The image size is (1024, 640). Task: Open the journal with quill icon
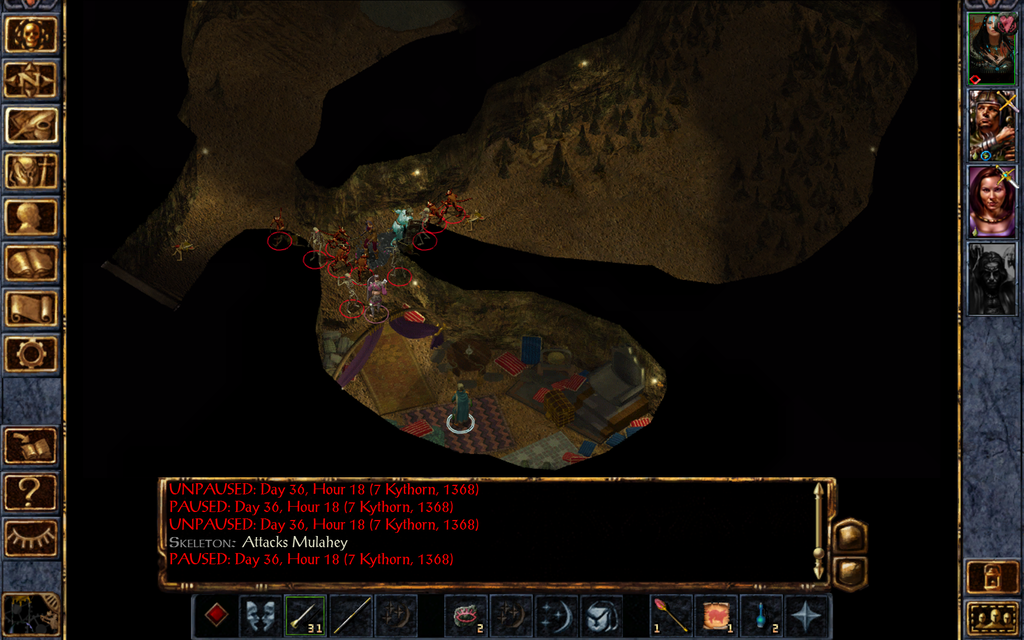31,125
